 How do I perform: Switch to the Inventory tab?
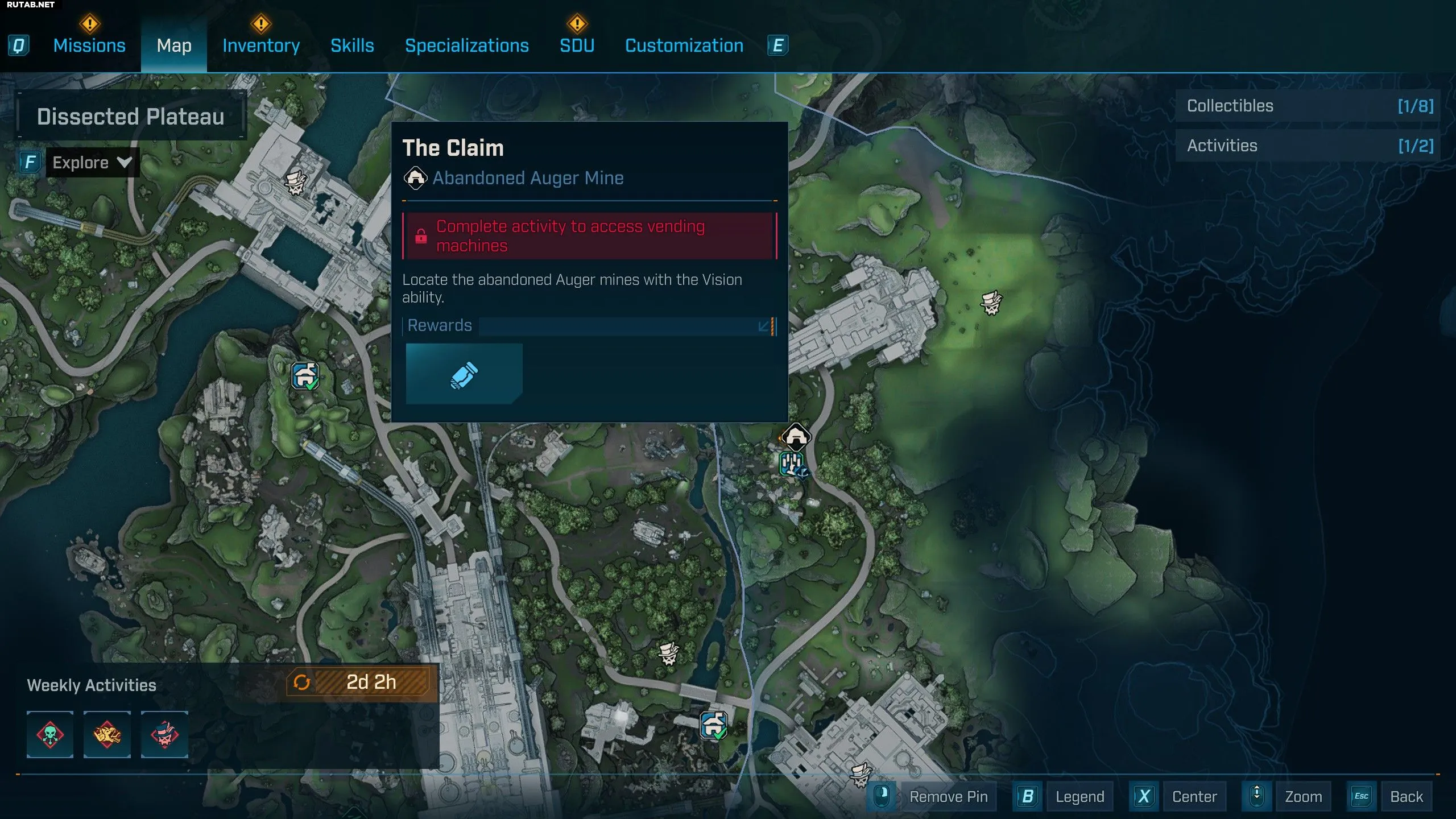point(261,45)
